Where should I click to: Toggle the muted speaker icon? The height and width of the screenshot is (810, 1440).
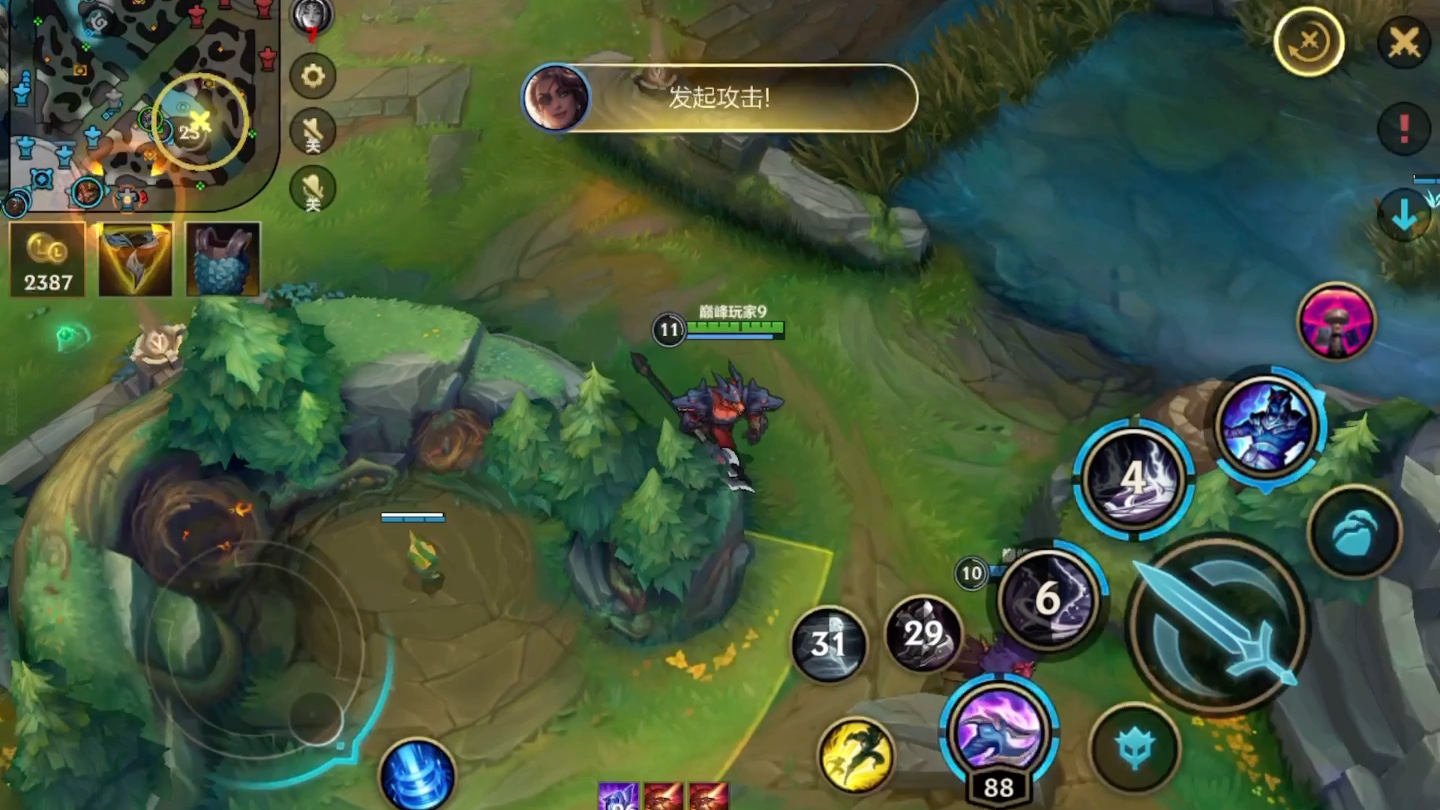tap(312, 131)
